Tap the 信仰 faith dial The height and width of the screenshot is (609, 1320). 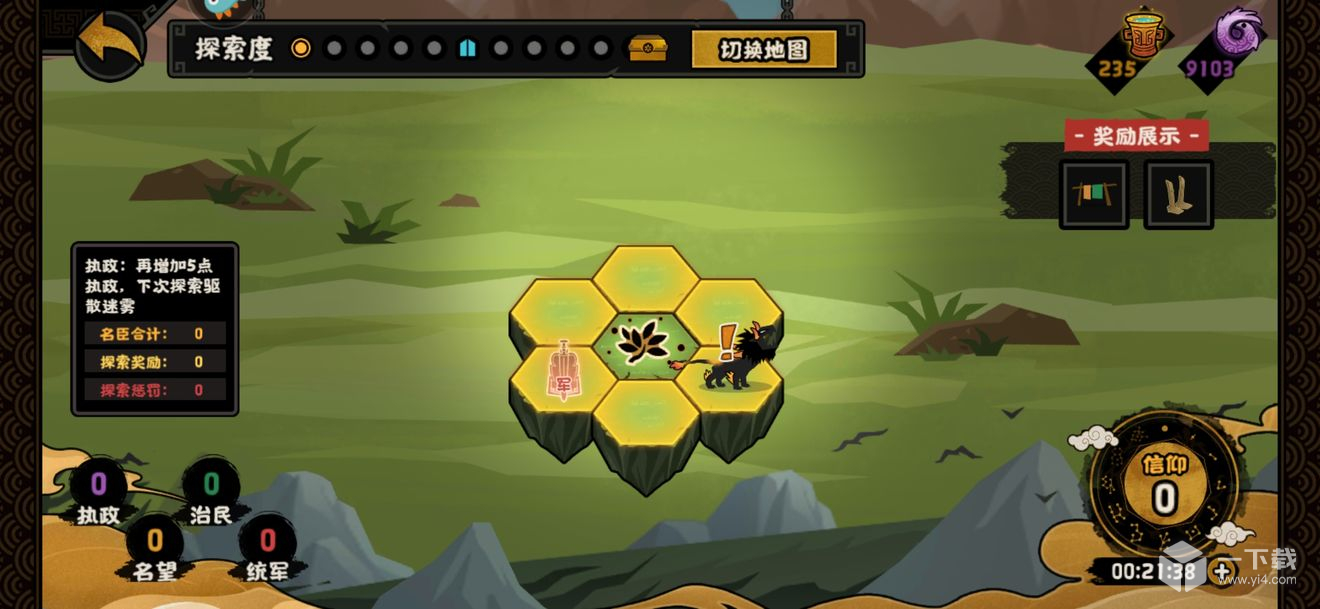click(1163, 485)
